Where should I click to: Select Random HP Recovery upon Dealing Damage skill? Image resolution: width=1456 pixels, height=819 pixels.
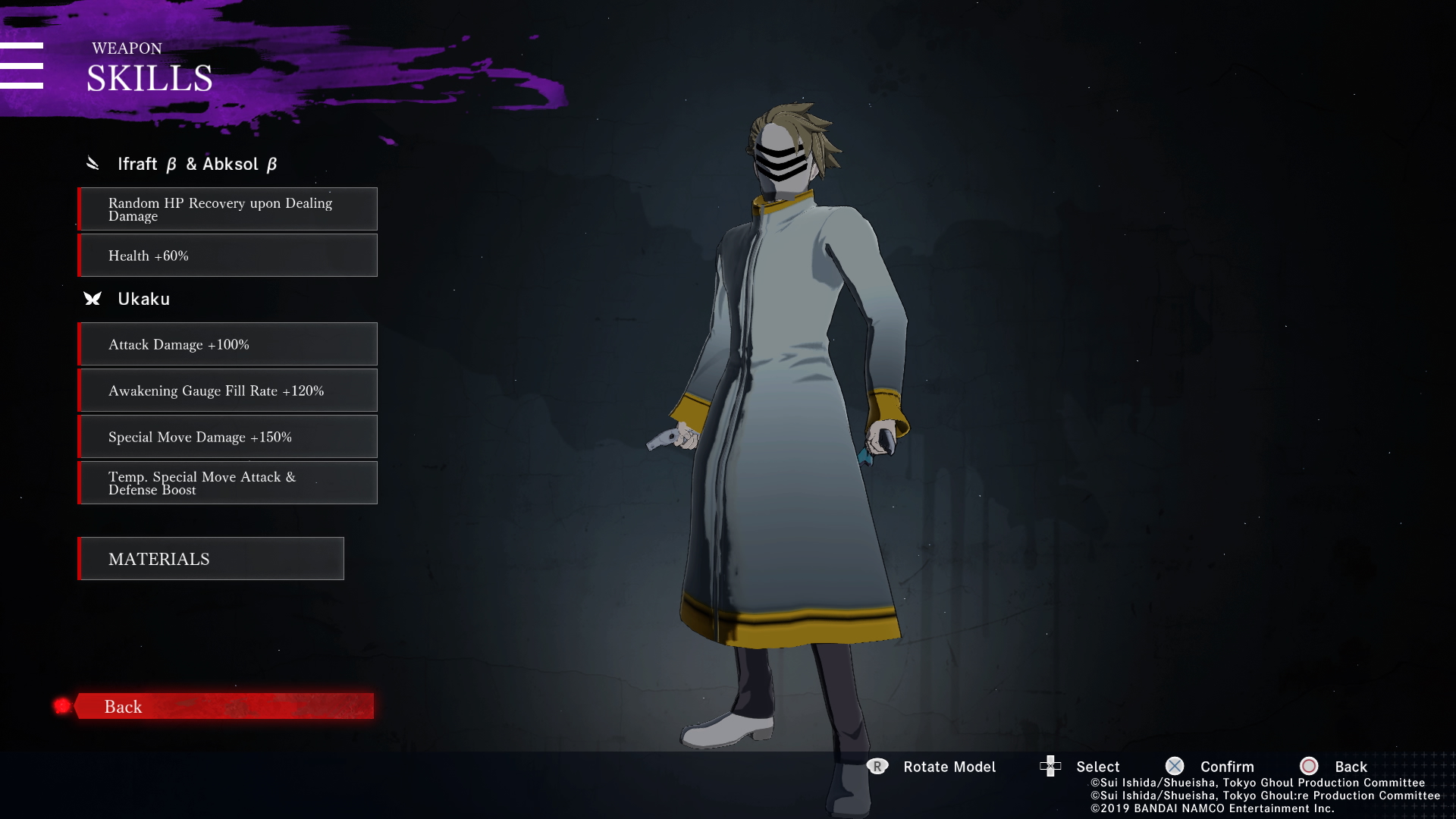[227, 209]
